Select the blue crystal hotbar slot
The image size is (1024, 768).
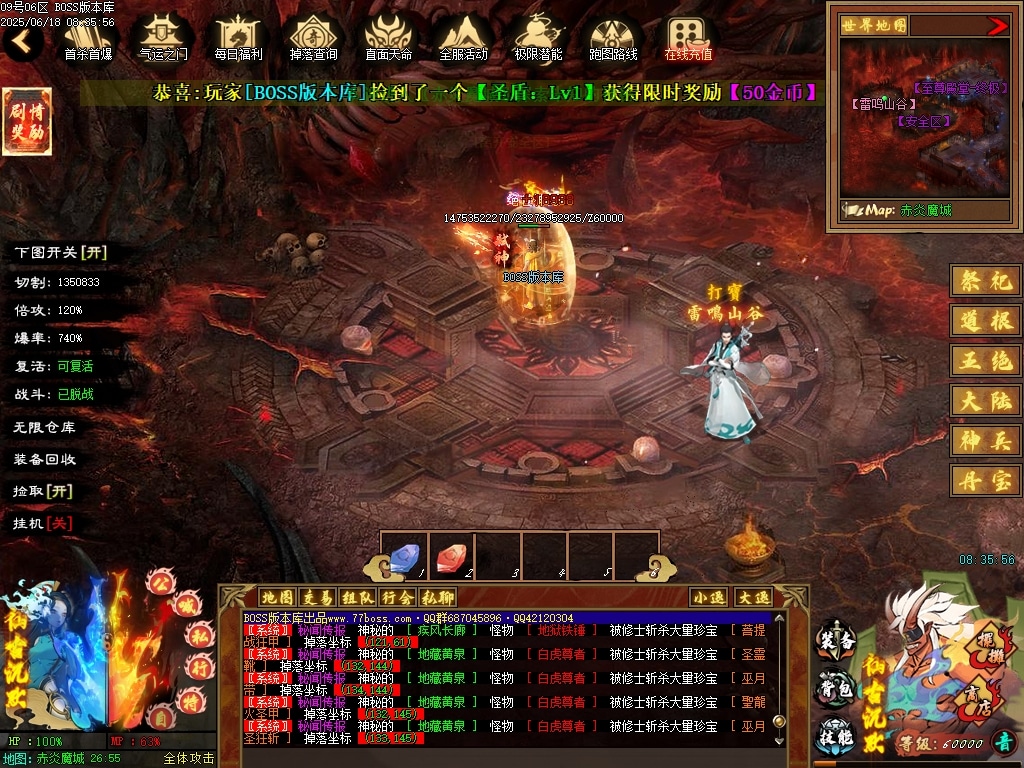coord(404,557)
